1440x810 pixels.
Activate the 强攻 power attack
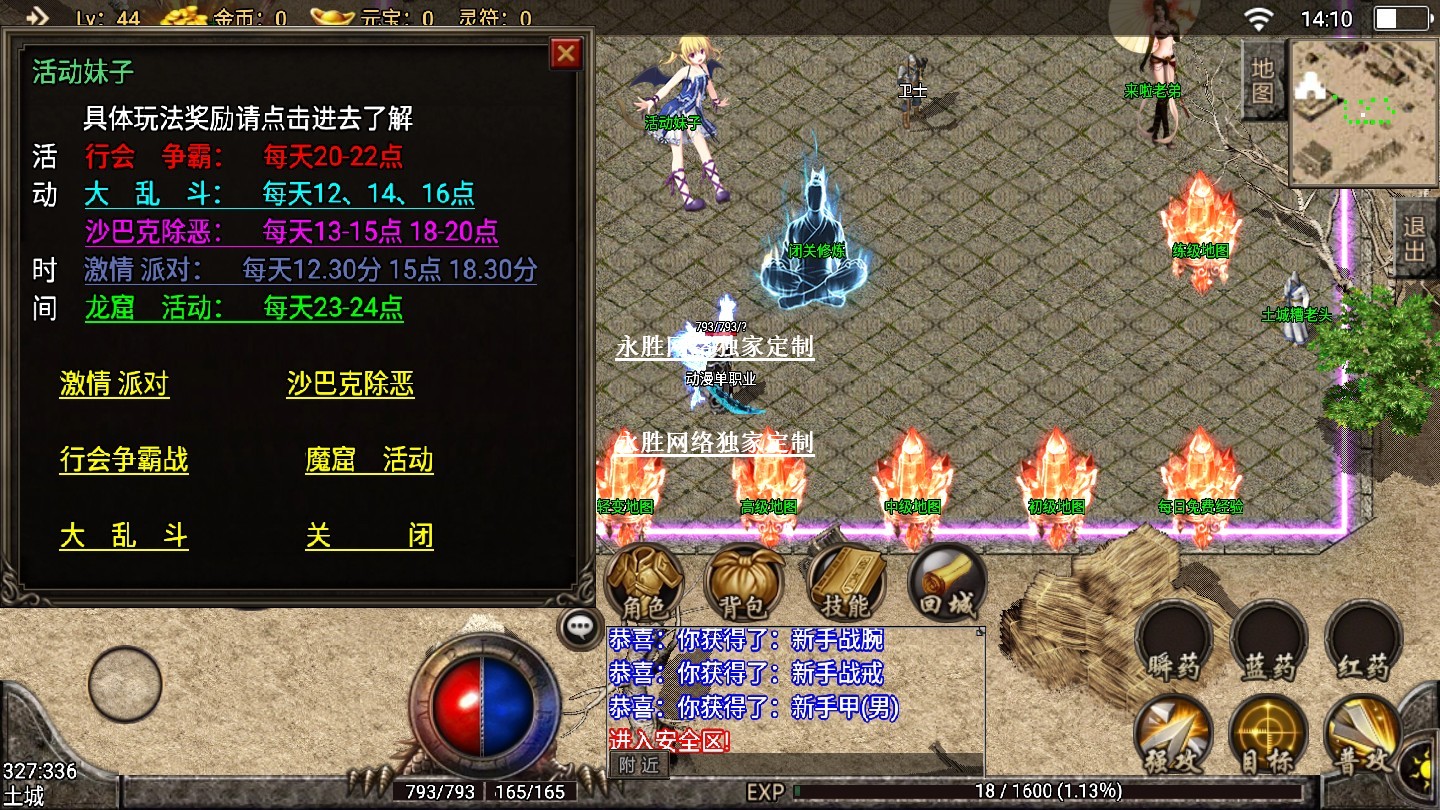pyautogui.click(x=1174, y=735)
